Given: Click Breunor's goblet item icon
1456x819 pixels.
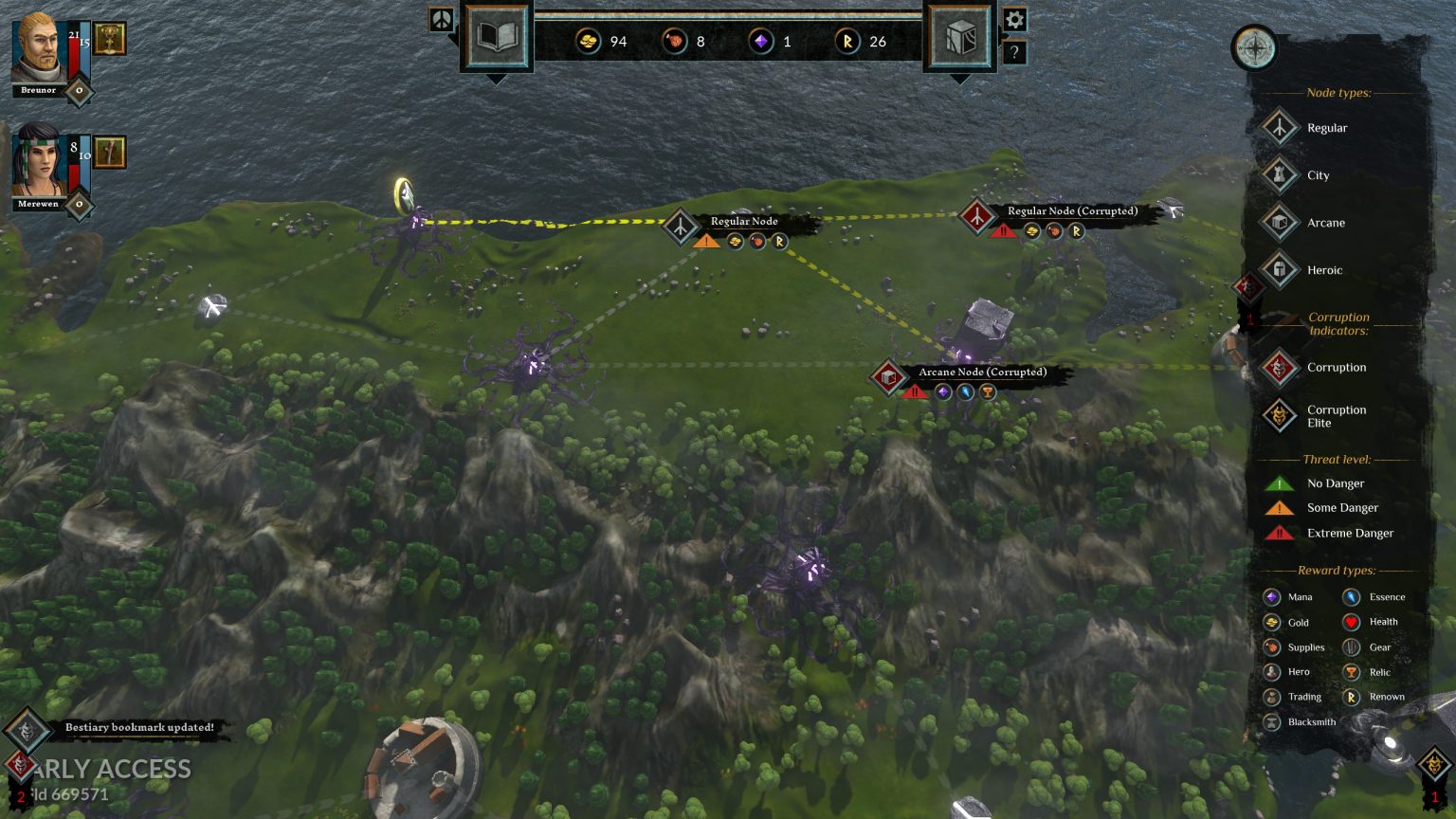Looking at the screenshot, I should click(x=110, y=39).
